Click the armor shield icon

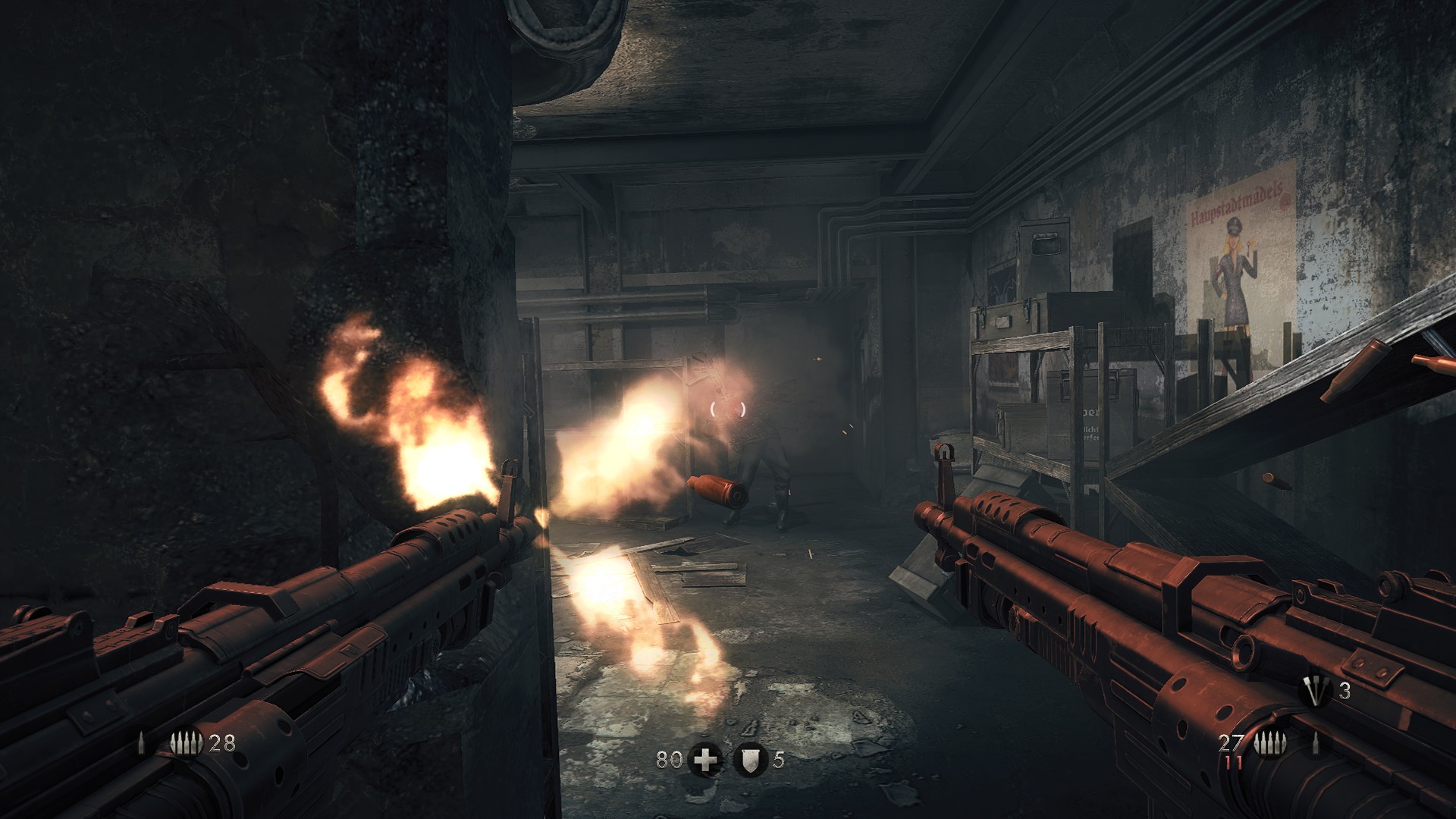coord(750,759)
